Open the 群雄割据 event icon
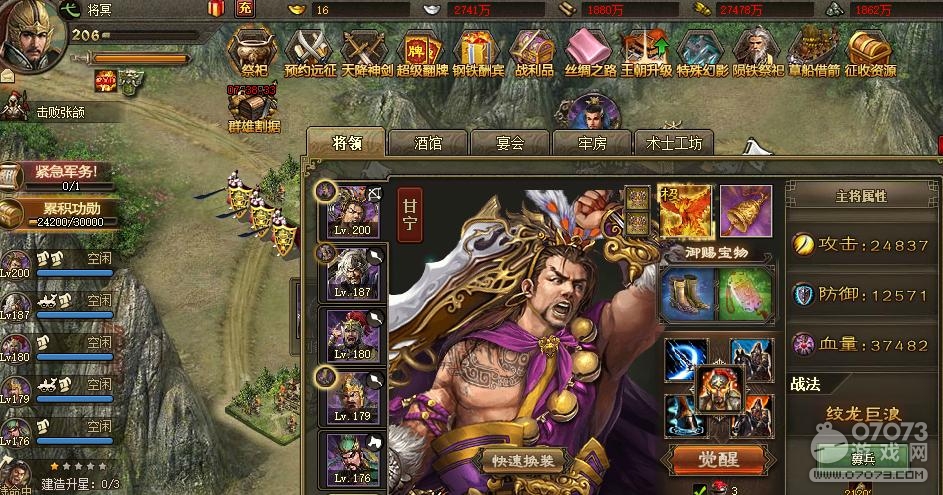This screenshot has height=495, width=943. (253, 108)
